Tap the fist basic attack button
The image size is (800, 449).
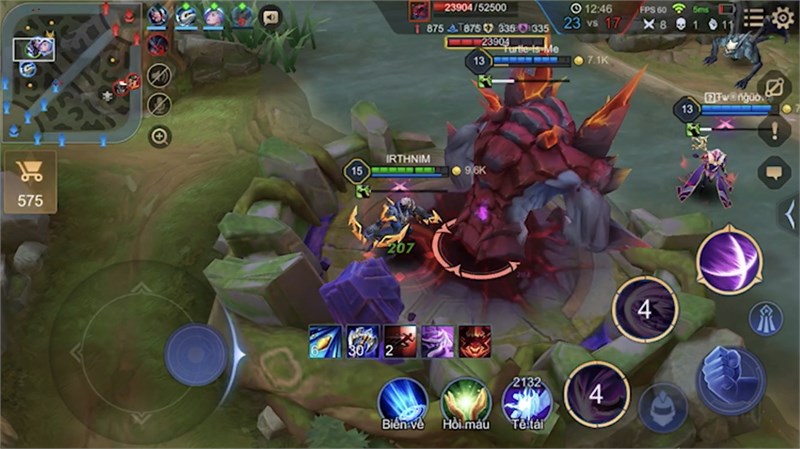[730, 380]
